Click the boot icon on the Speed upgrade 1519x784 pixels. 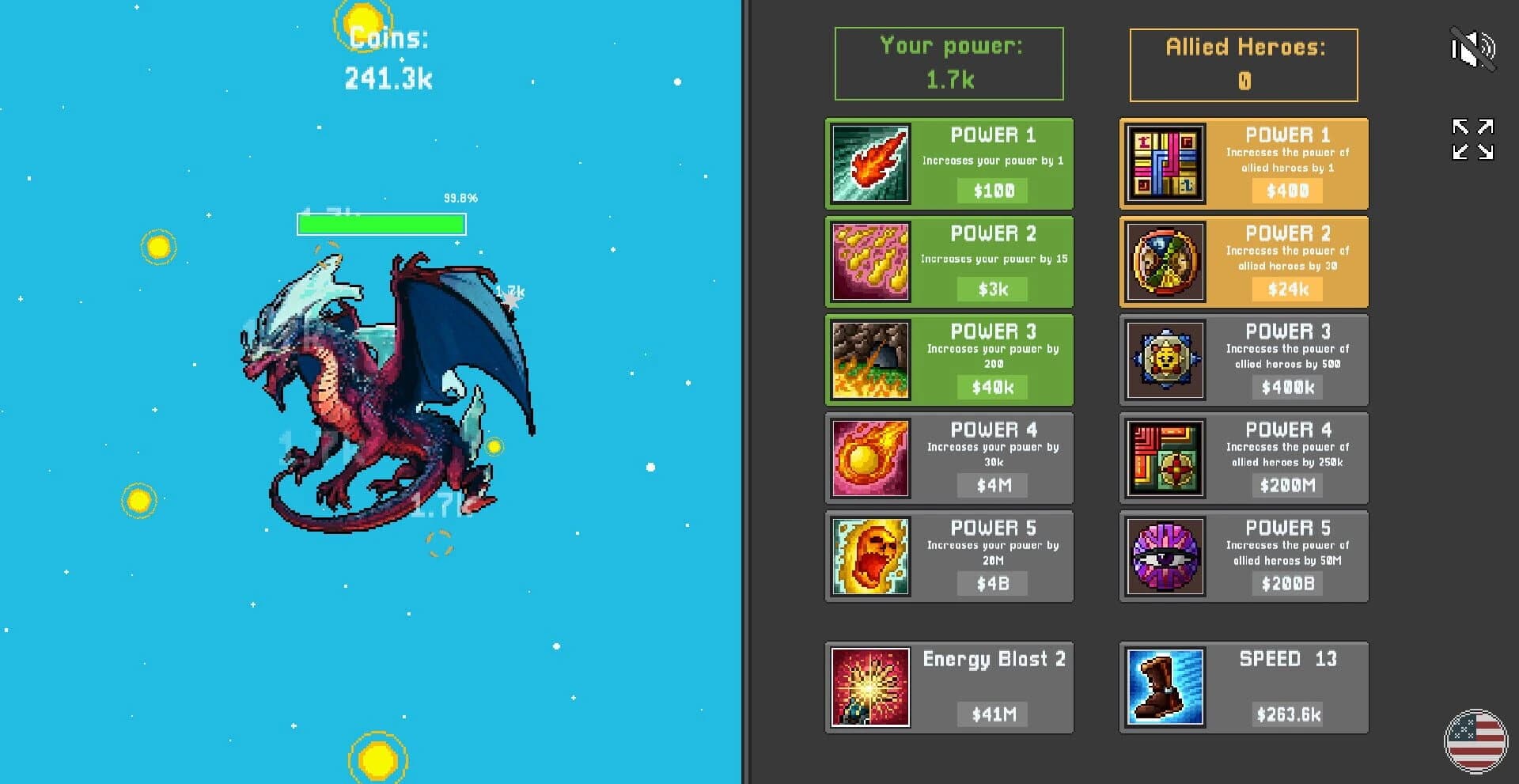coord(1164,686)
